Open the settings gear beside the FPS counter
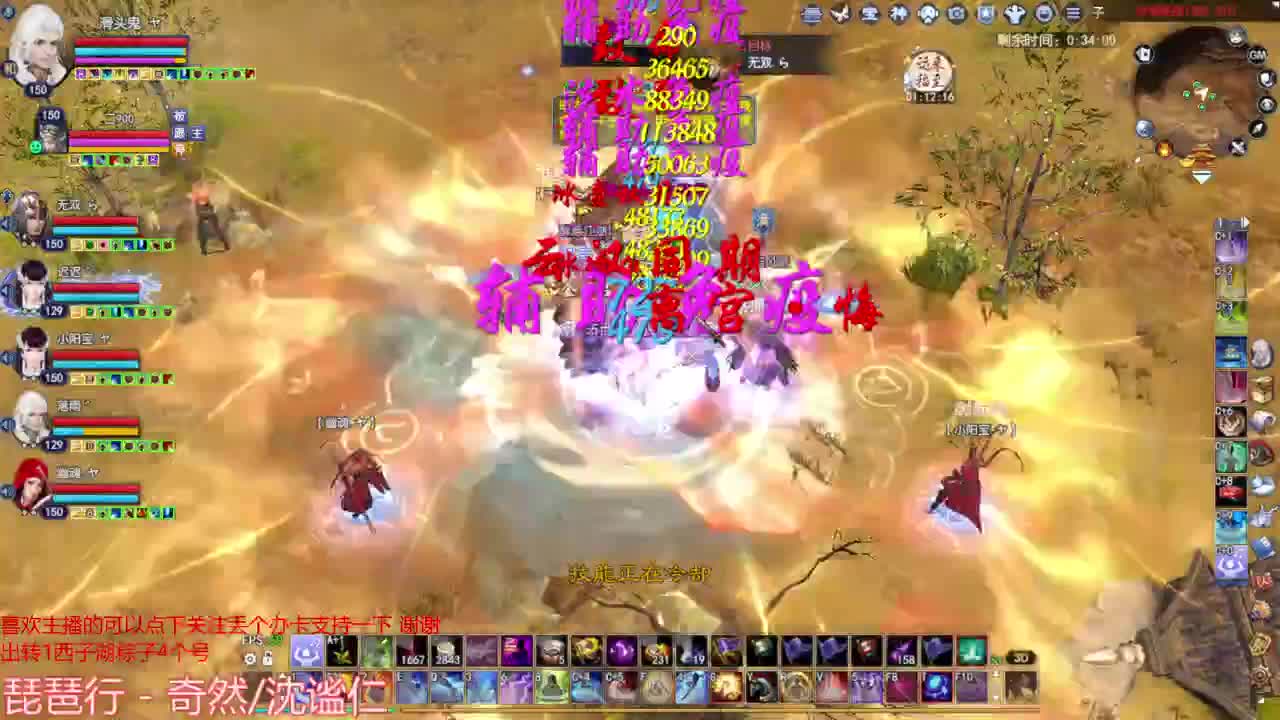This screenshot has height=720, width=1280. 251,659
